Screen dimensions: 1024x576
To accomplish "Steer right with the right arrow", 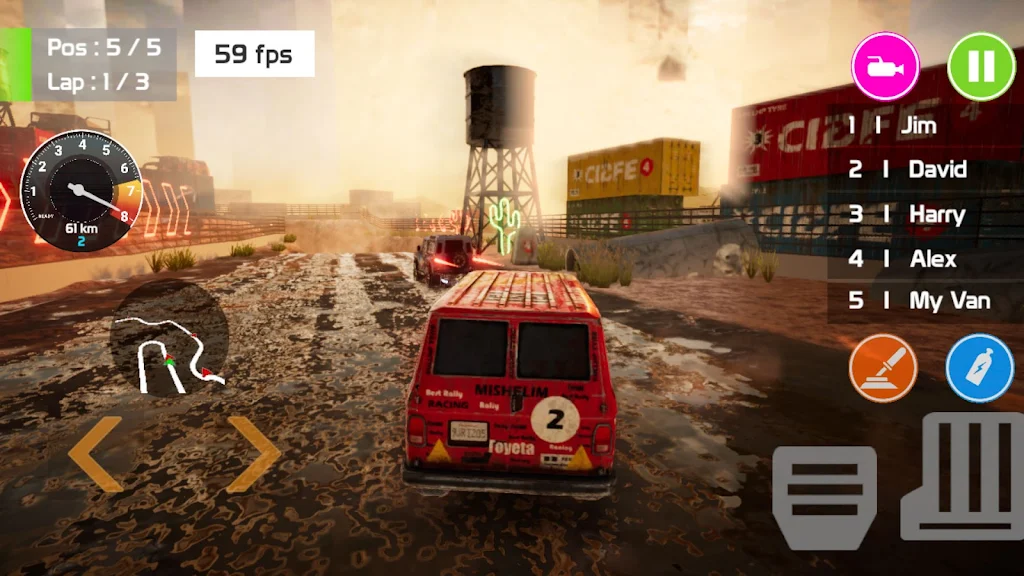I will tap(253, 454).
